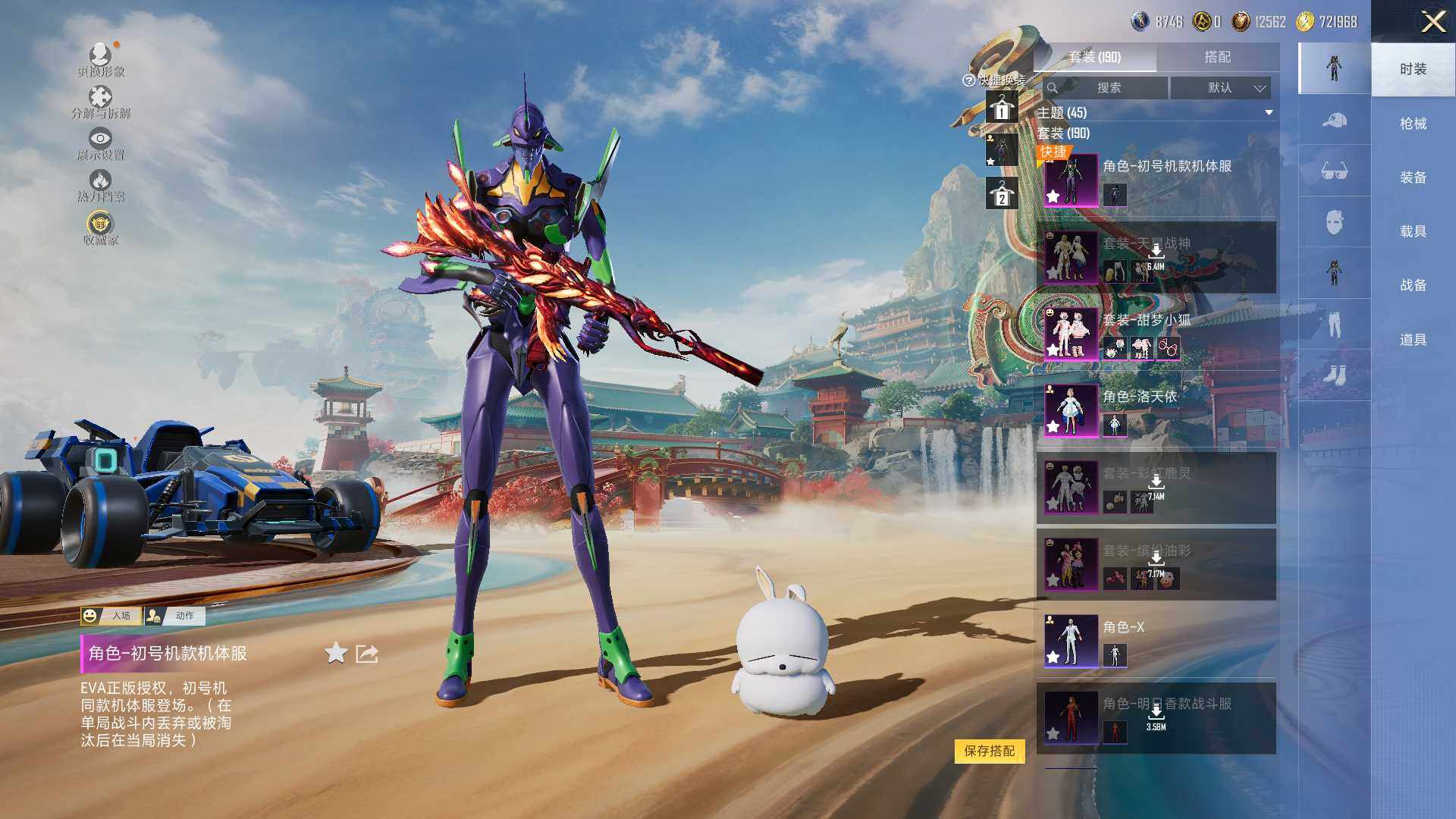
Task: Open 分解与拆解 option
Action: pos(101,102)
